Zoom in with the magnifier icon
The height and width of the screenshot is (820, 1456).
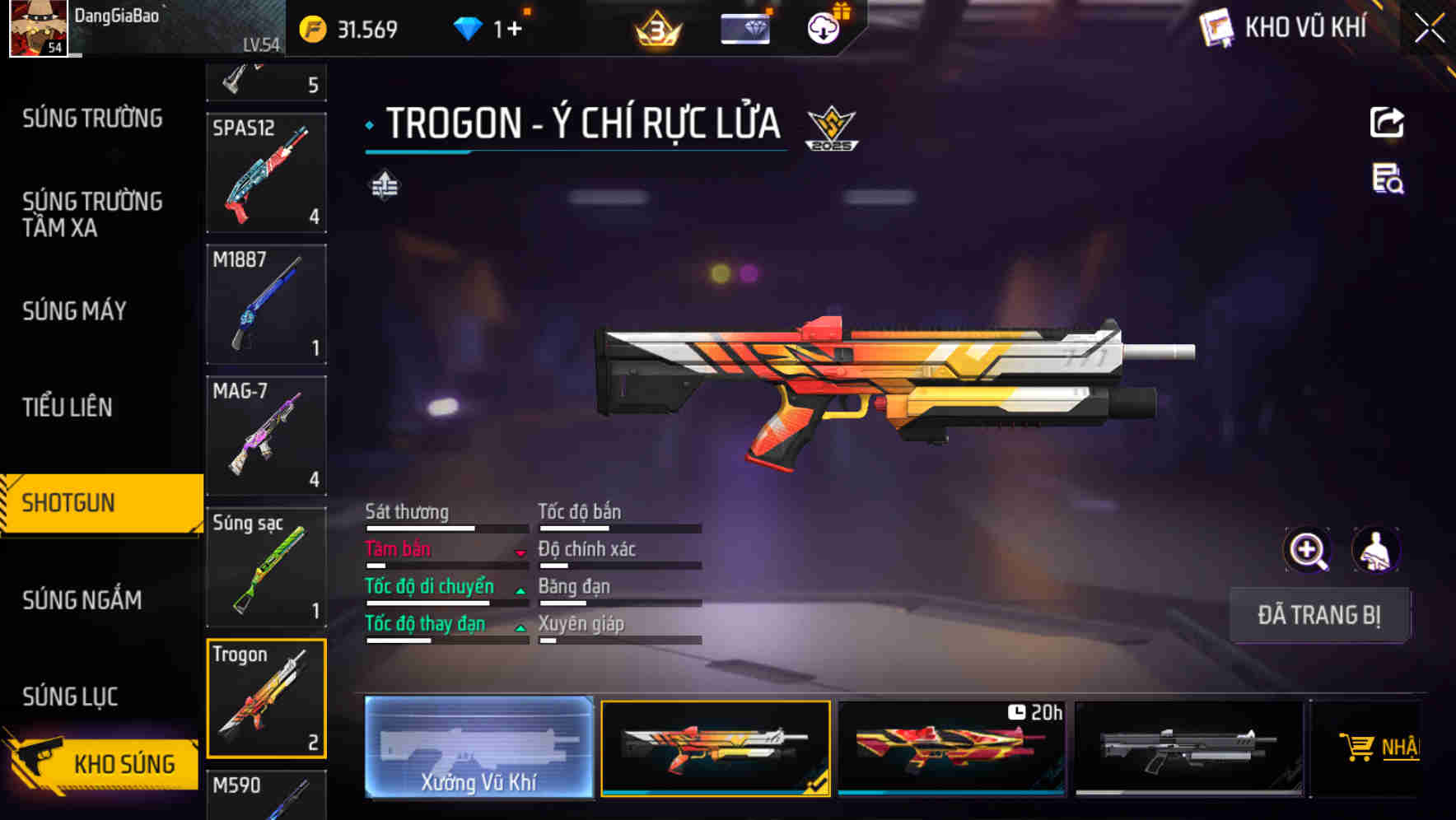(1308, 550)
